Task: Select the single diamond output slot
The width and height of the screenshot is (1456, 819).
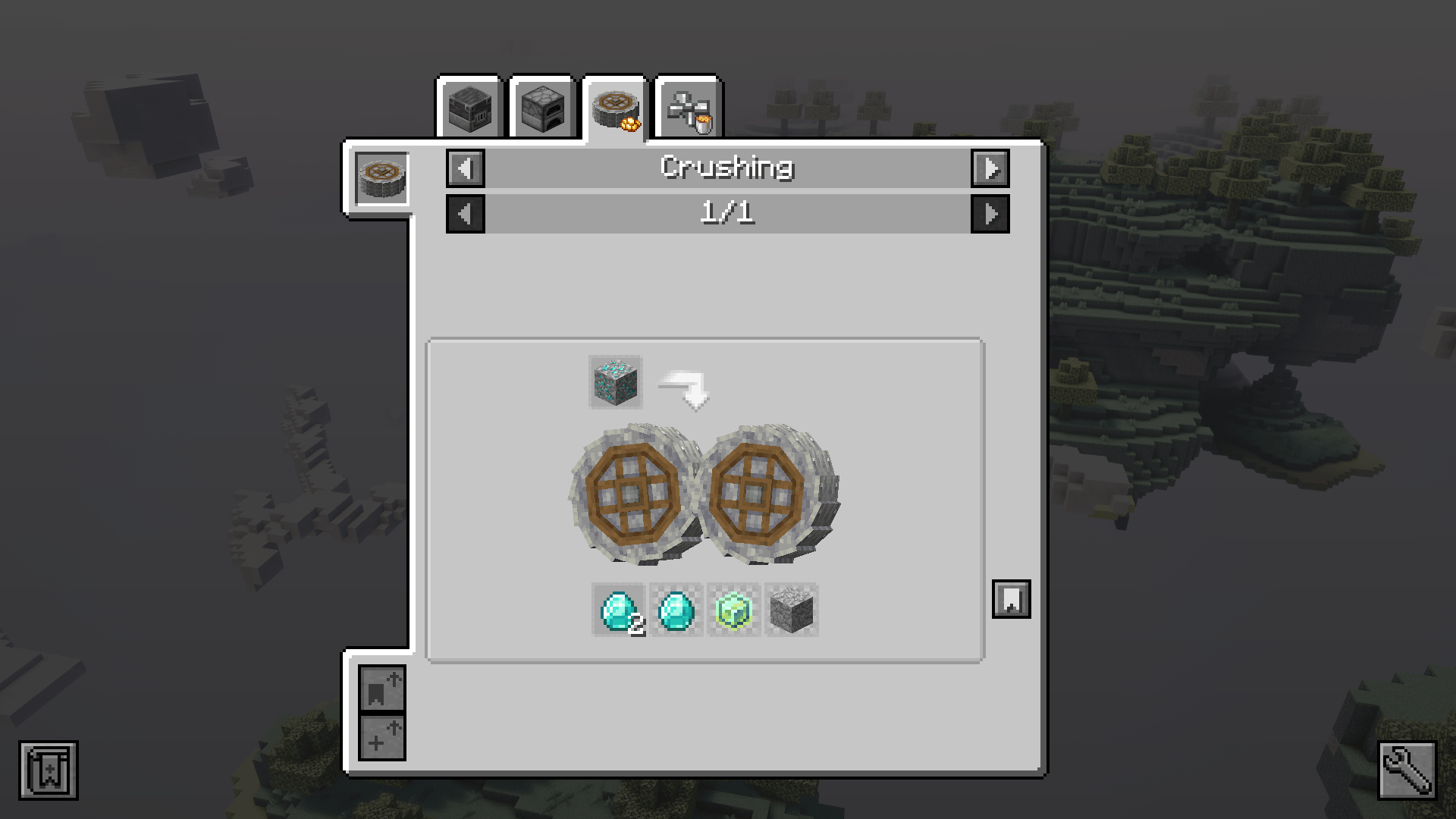Action: tap(676, 611)
